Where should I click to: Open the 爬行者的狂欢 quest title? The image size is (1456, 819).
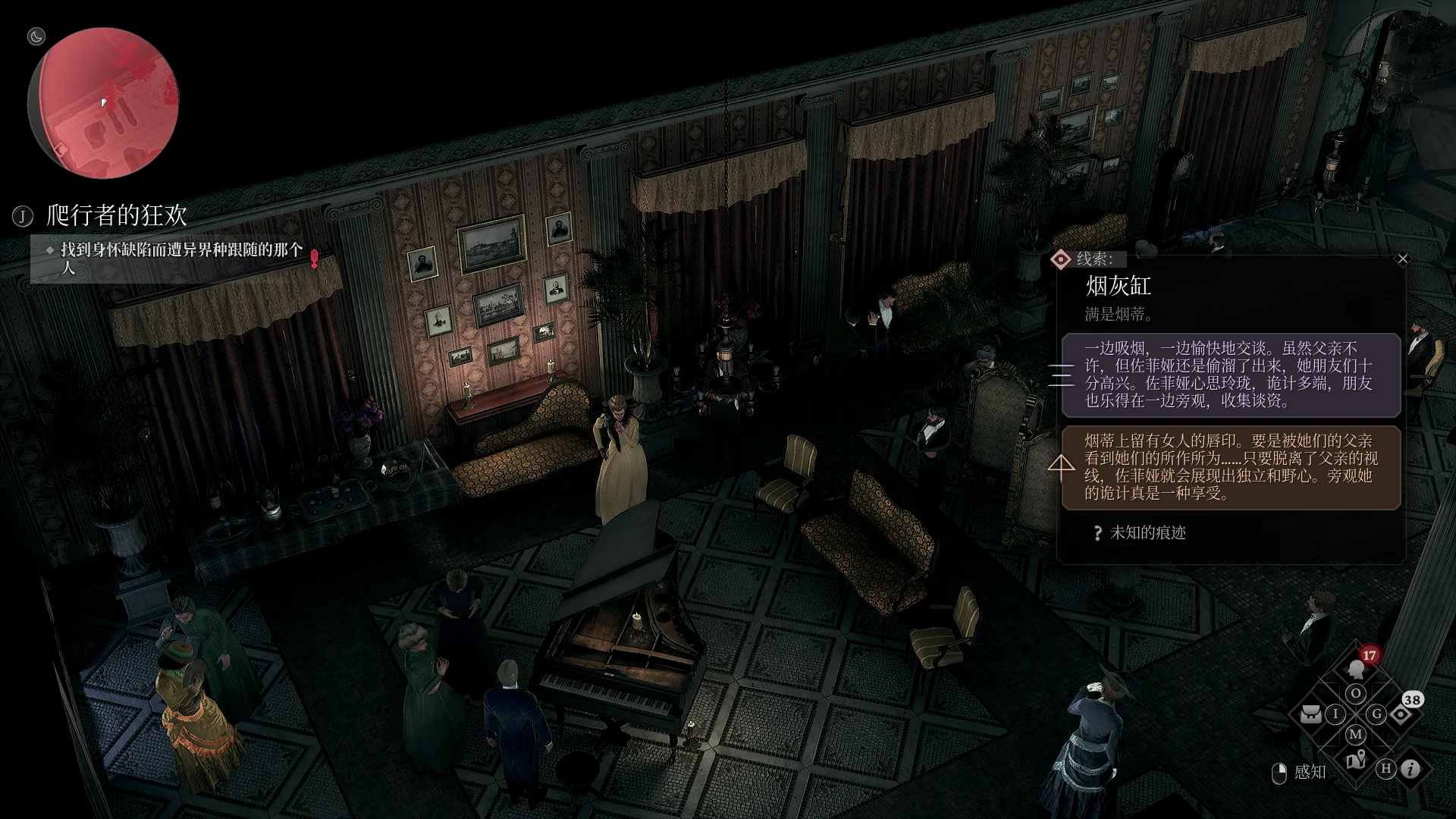tap(116, 216)
